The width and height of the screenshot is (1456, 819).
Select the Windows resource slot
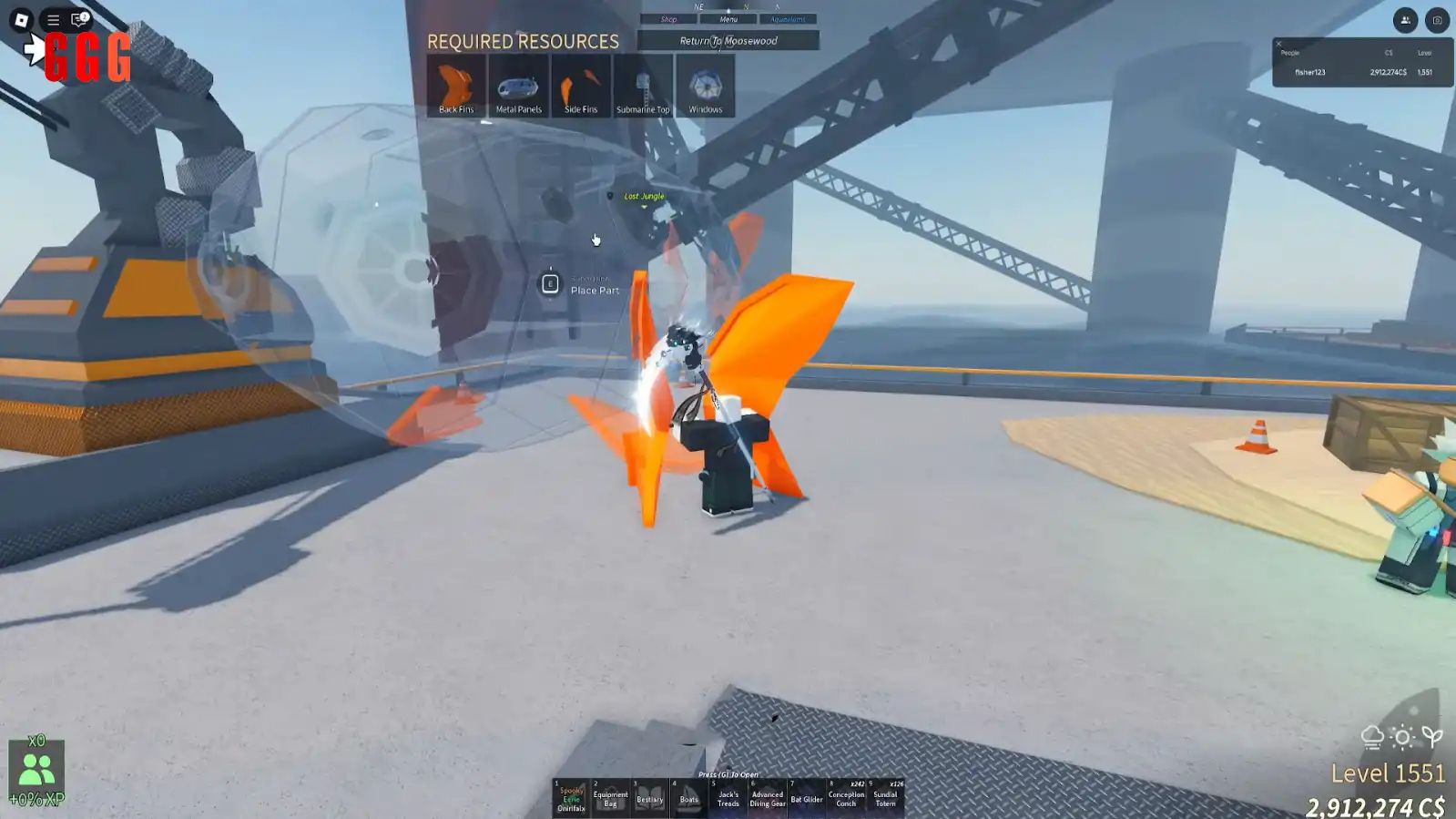[x=705, y=87]
